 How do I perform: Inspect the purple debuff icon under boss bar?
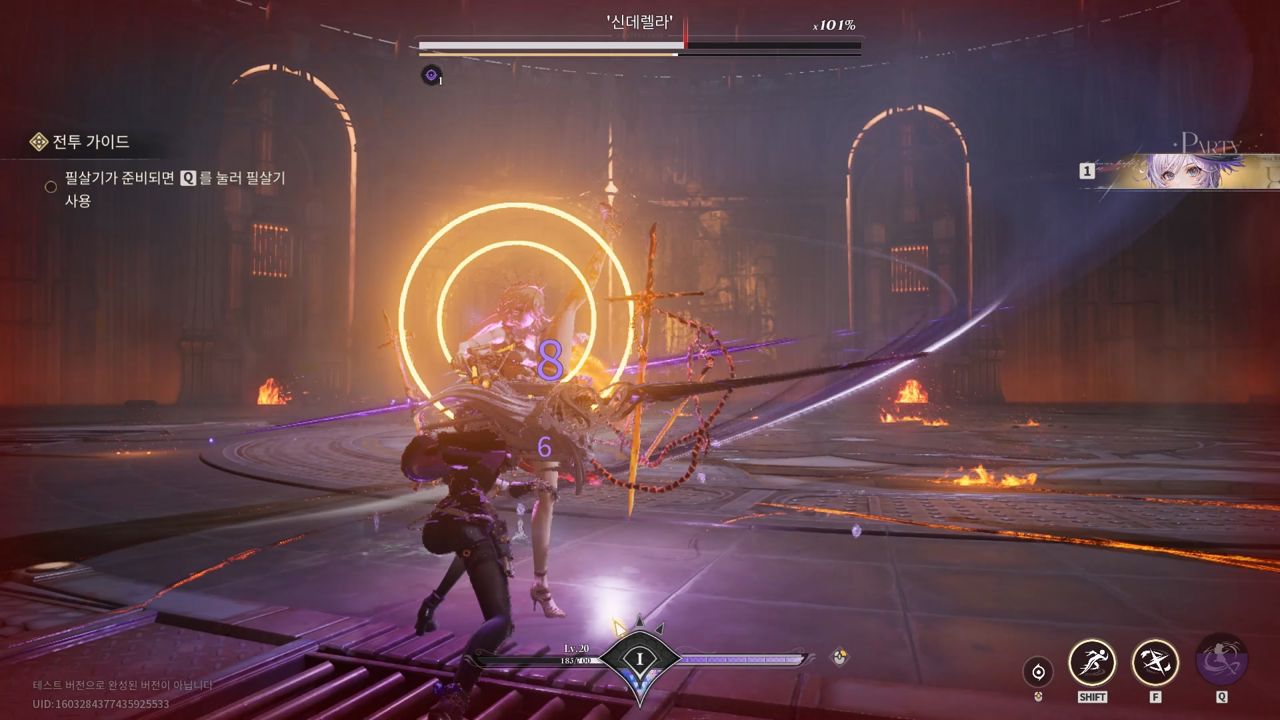431,73
